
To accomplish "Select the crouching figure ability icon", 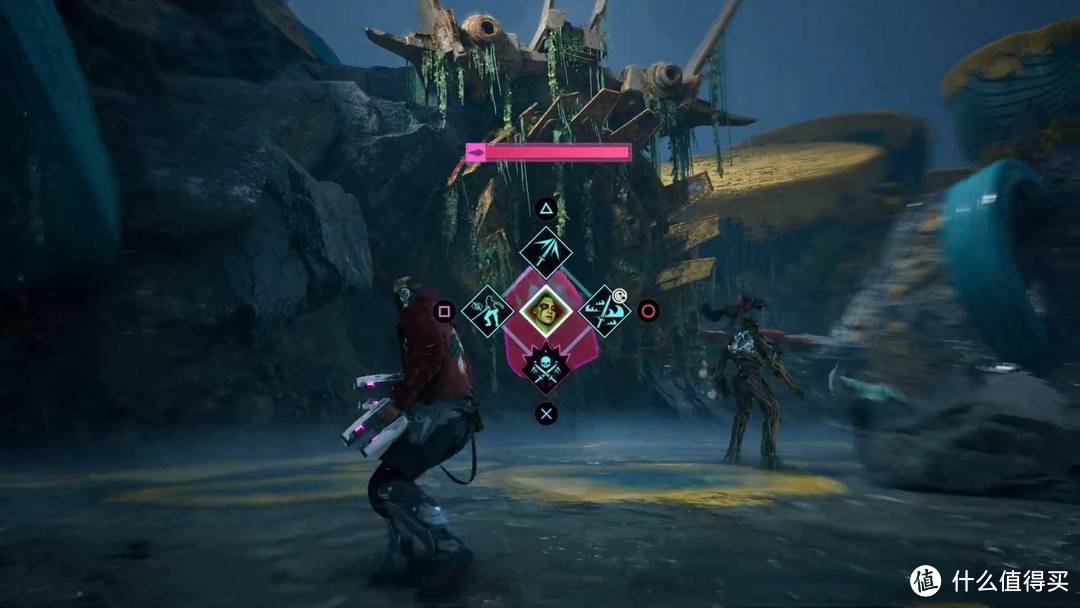I will 487,310.
